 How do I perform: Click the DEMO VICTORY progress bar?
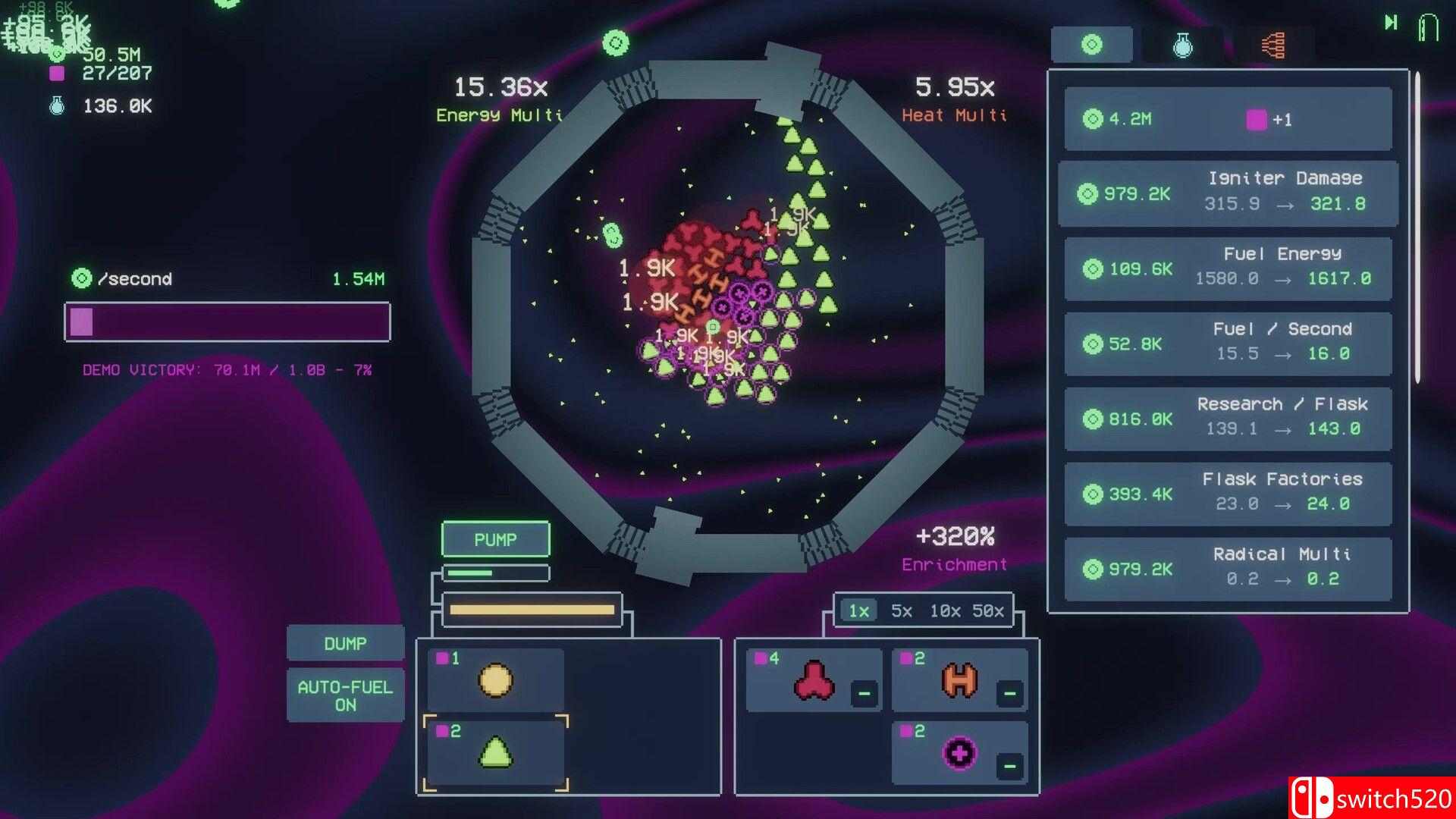tap(227, 322)
